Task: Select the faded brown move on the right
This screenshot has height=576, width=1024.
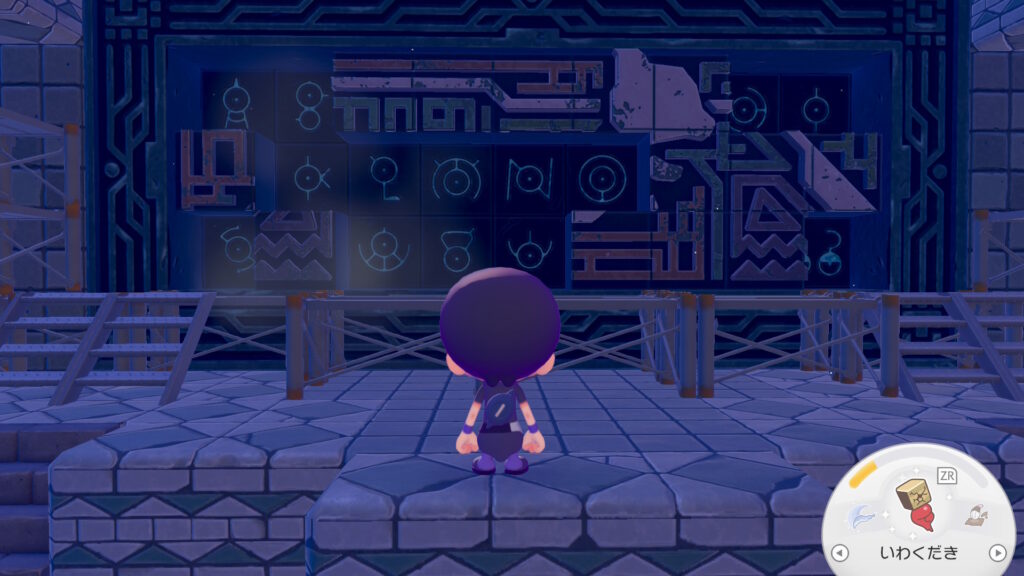Action: pyautogui.click(x=972, y=516)
